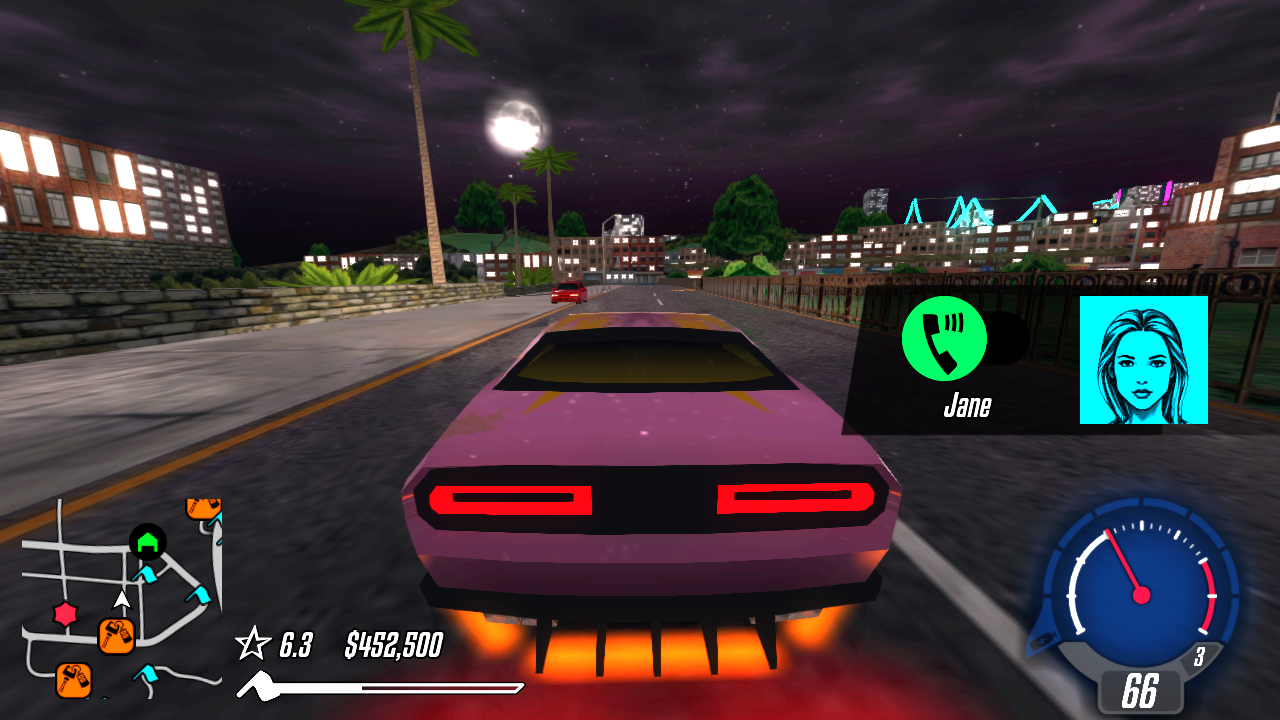The width and height of the screenshot is (1280, 720).
Task: Click the white player arrow on the minimap
Action: 123,600
